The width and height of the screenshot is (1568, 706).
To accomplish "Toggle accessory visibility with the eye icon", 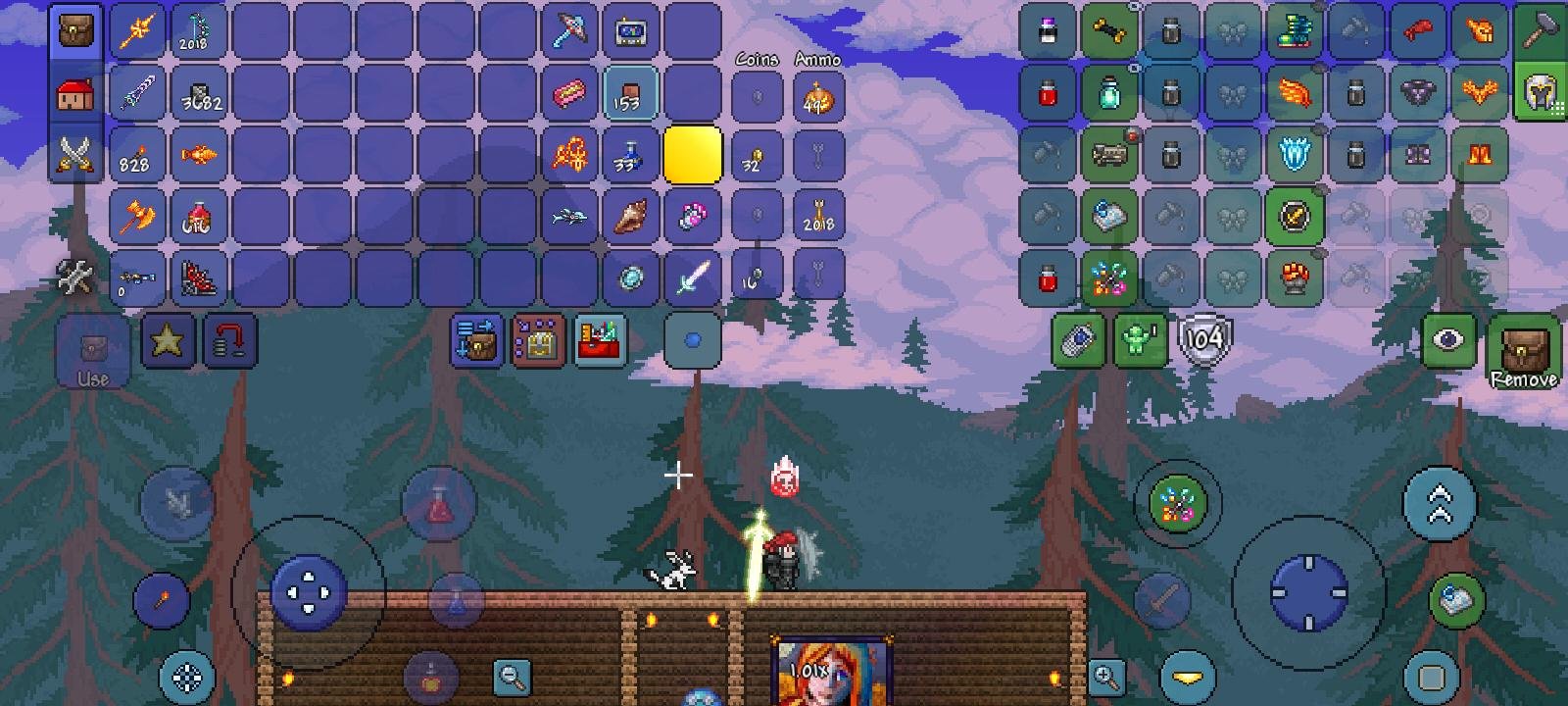I will [1450, 341].
